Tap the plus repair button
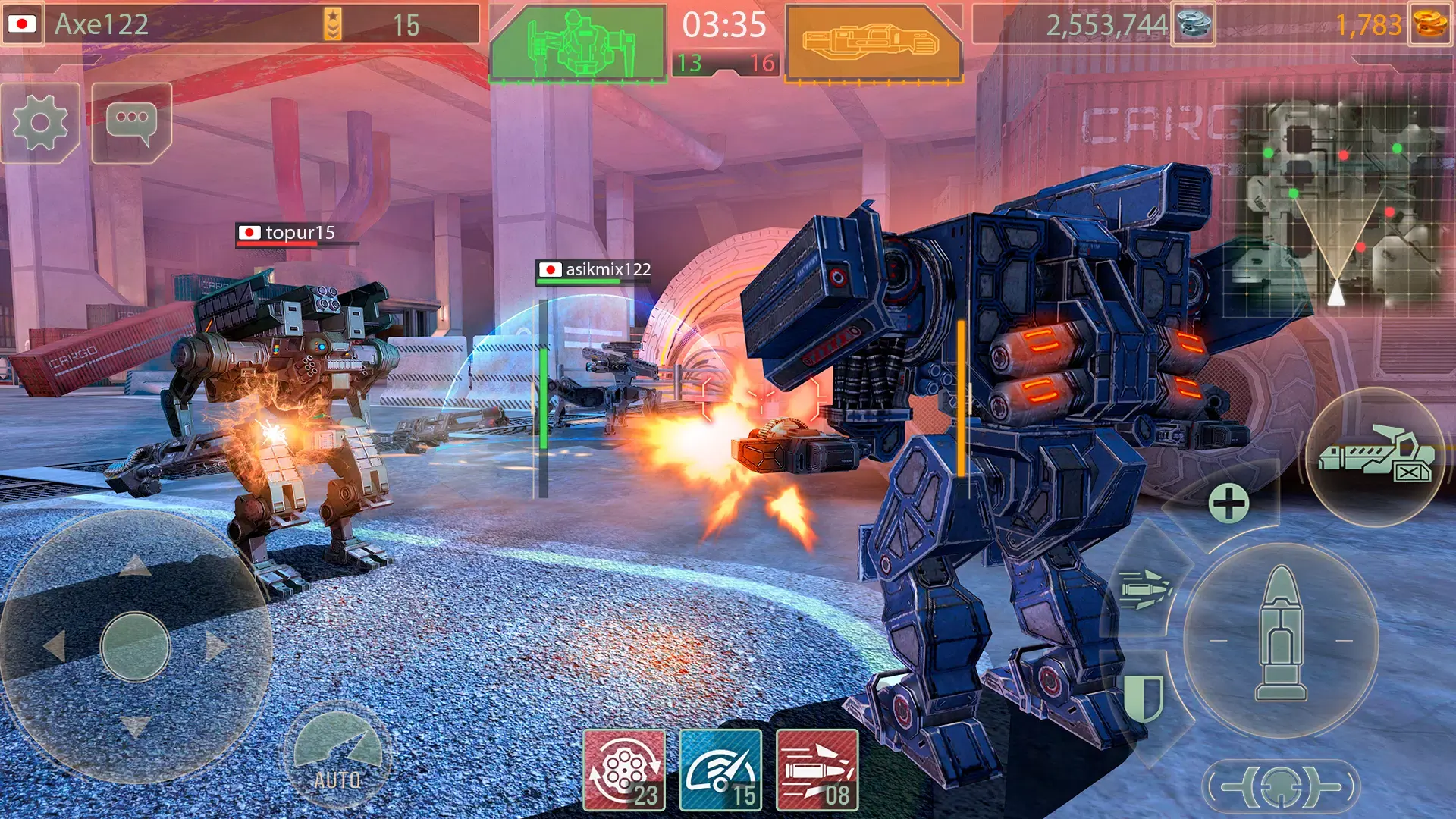Image resolution: width=1456 pixels, height=819 pixels. coord(1228,504)
